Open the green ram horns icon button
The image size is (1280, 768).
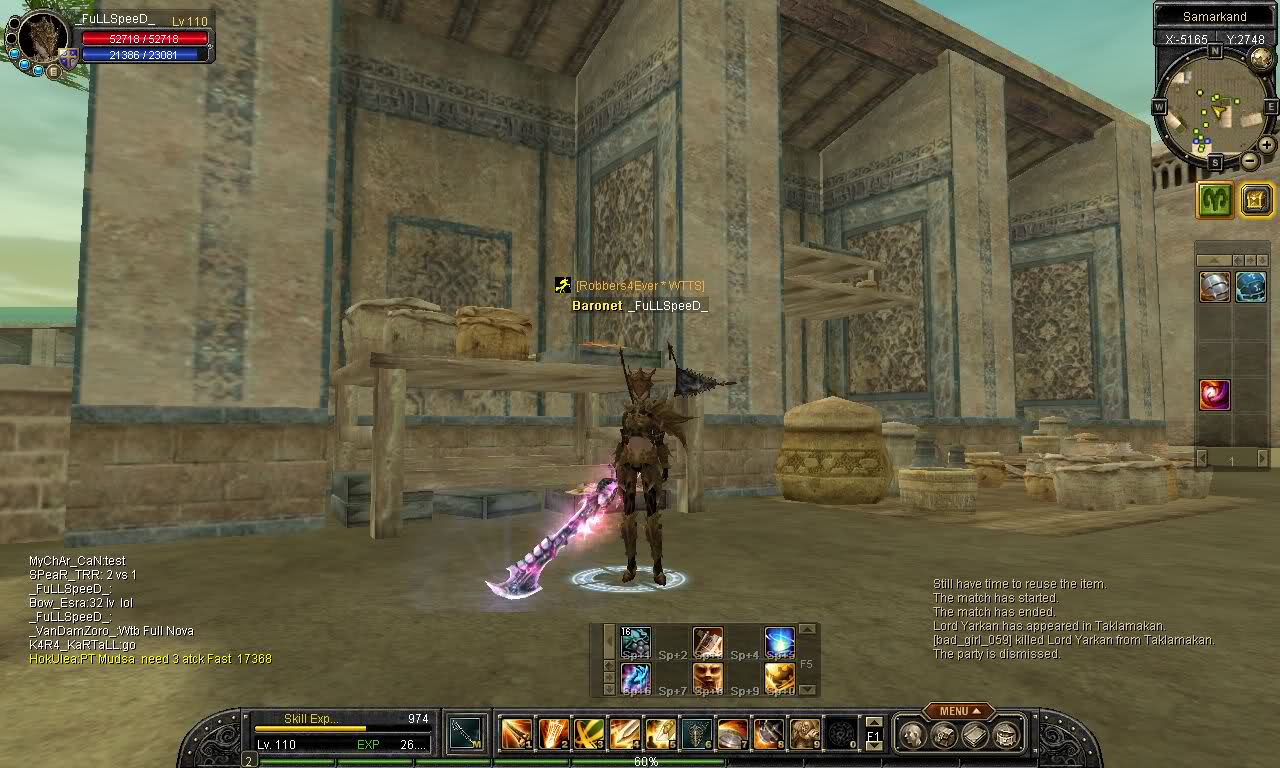coord(1215,200)
